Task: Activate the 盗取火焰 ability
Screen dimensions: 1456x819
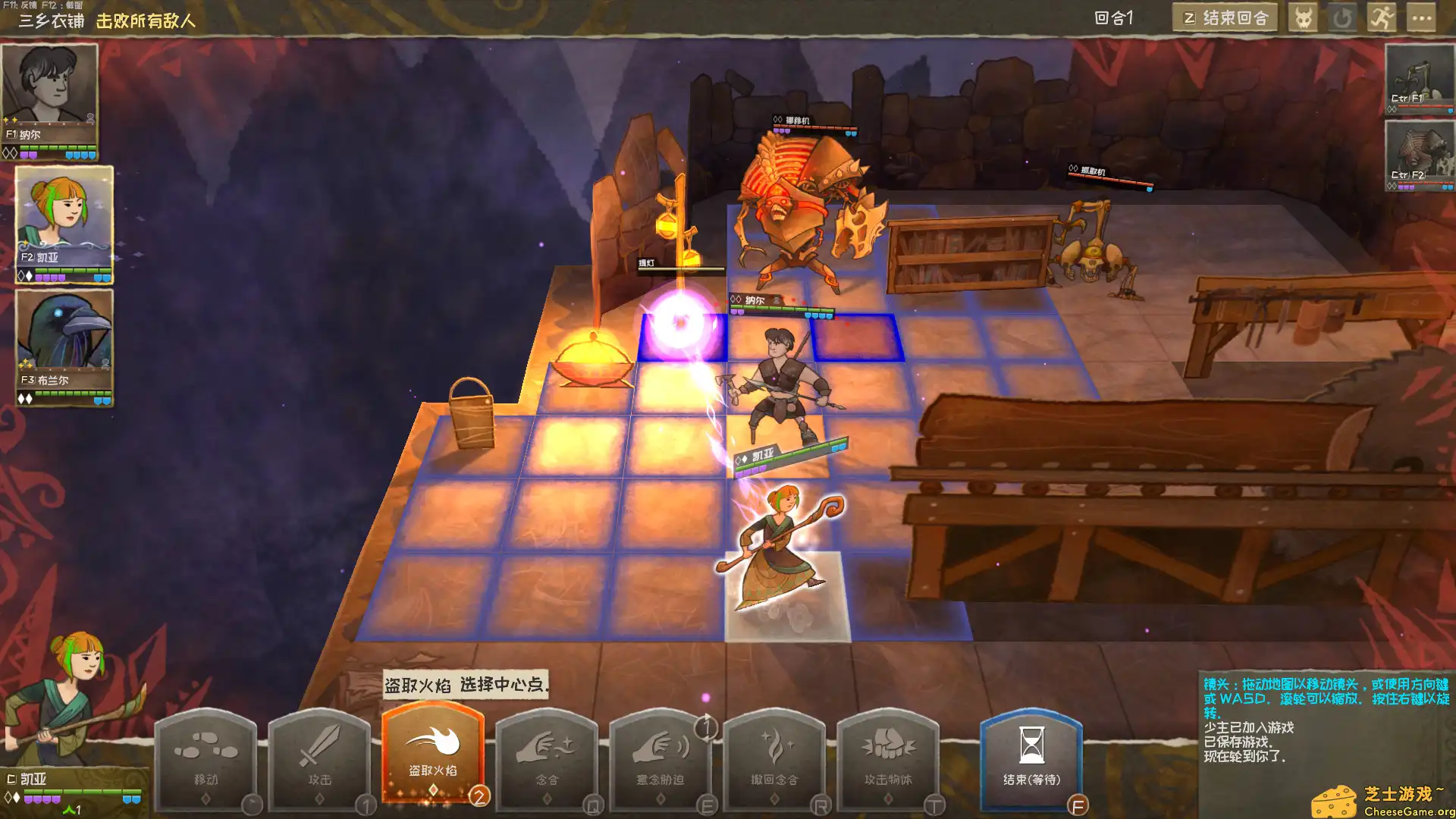Action: (432, 758)
